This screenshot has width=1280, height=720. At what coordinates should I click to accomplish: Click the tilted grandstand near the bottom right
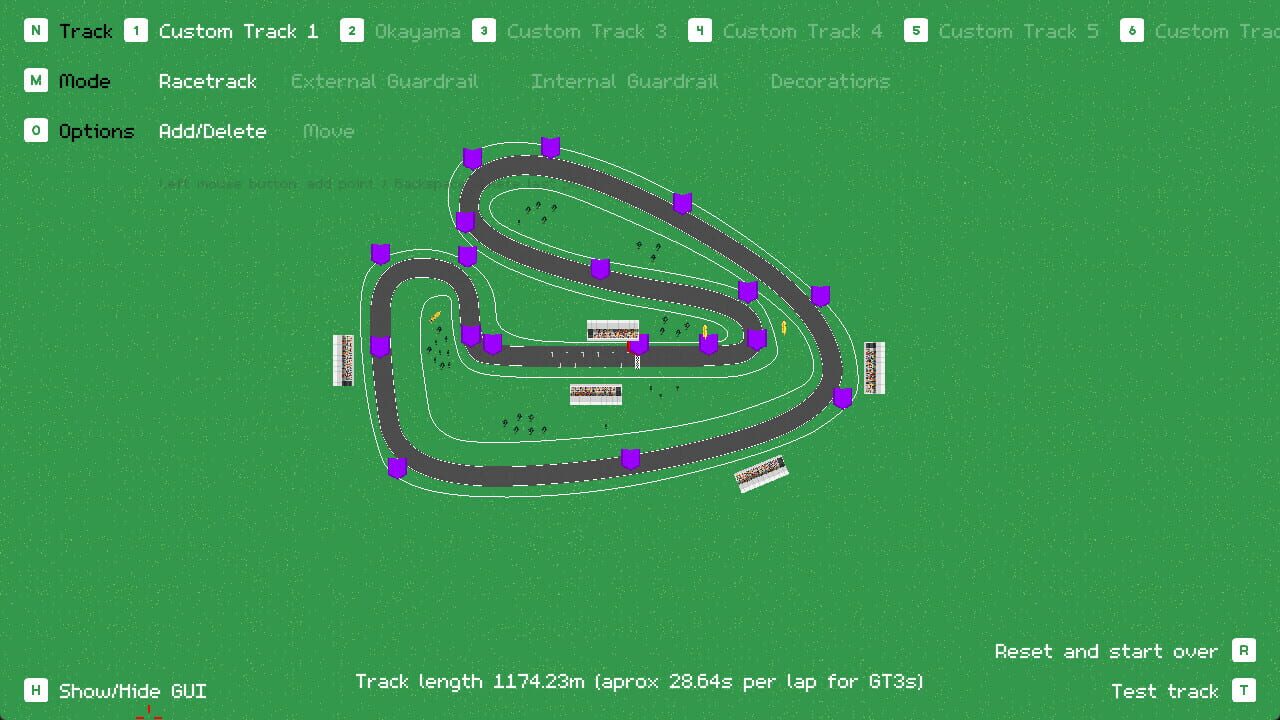(760, 473)
